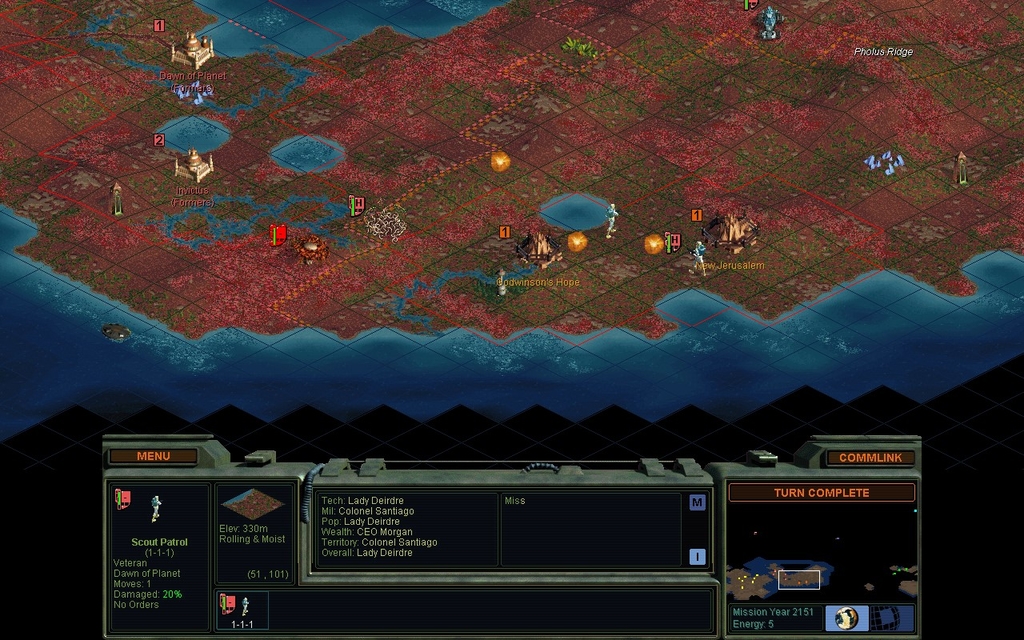Click the TURN COMPLETE button

821,492
